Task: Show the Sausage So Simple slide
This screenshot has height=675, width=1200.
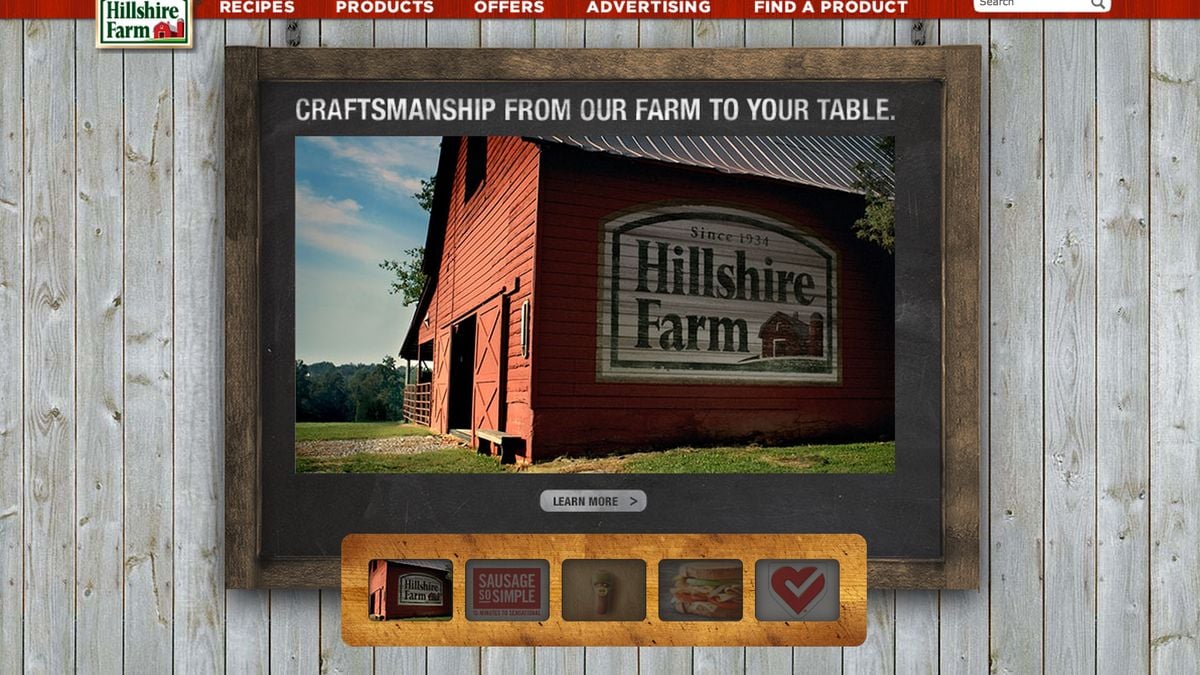Action: pyautogui.click(x=507, y=590)
